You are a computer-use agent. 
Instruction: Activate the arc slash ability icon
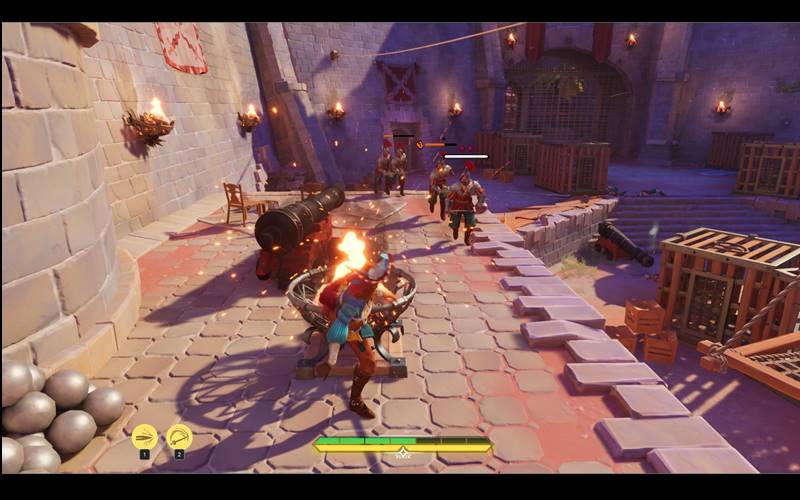(x=179, y=437)
